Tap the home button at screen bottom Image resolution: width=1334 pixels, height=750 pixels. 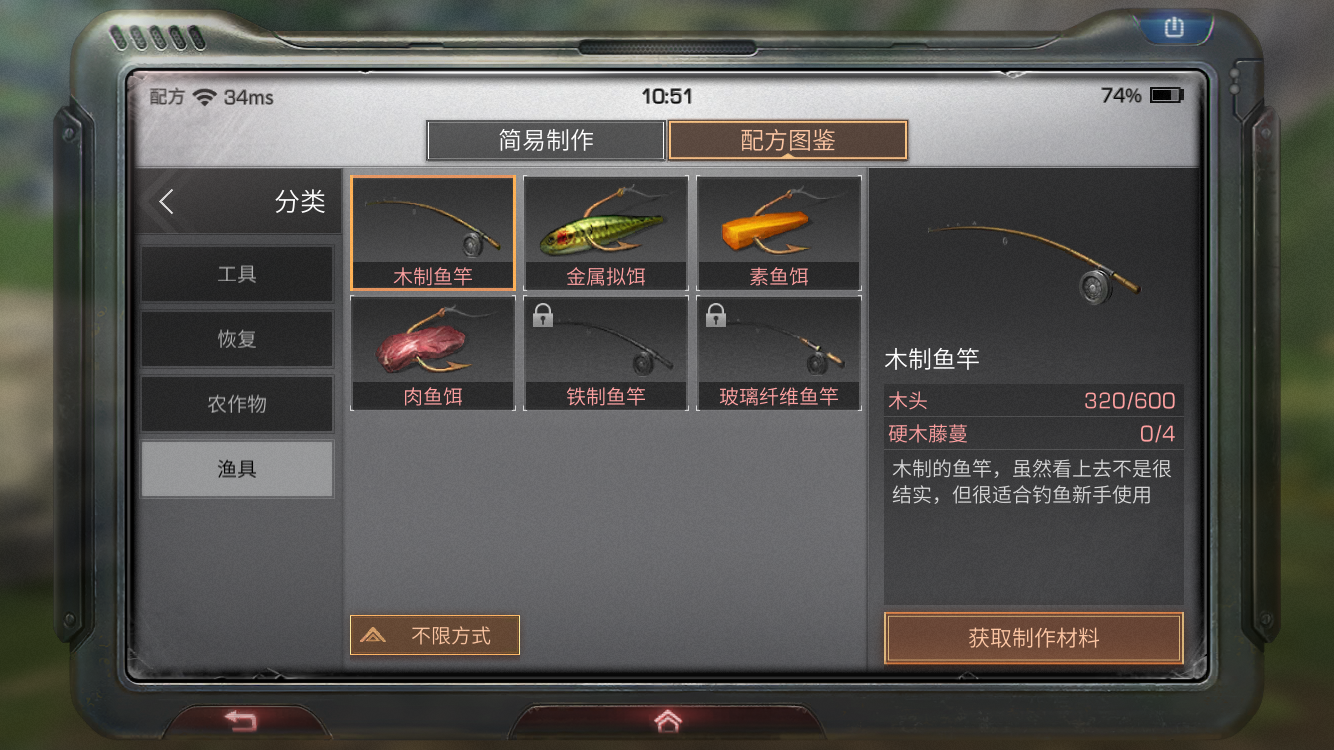[667, 718]
